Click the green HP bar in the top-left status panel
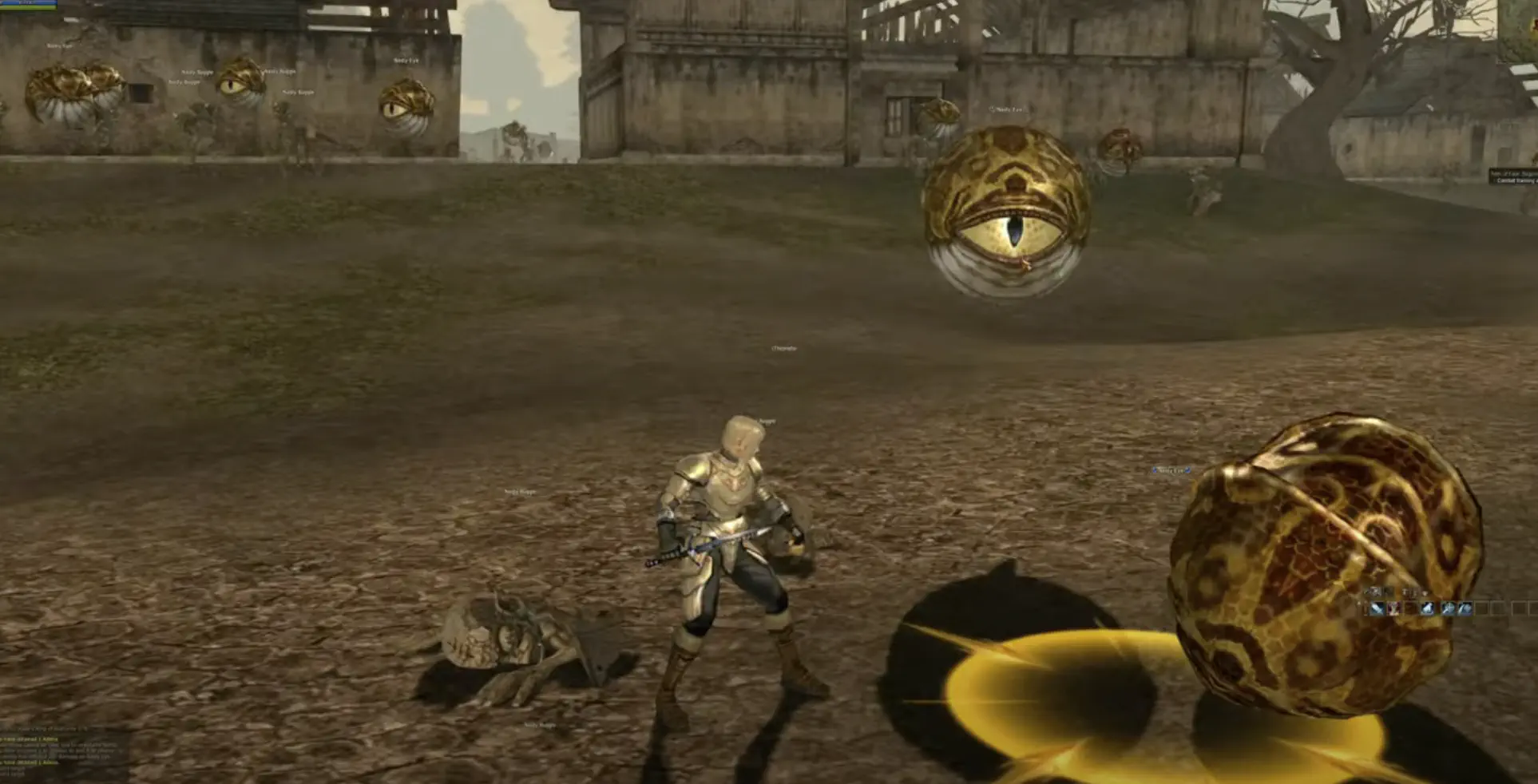 (28, 7)
